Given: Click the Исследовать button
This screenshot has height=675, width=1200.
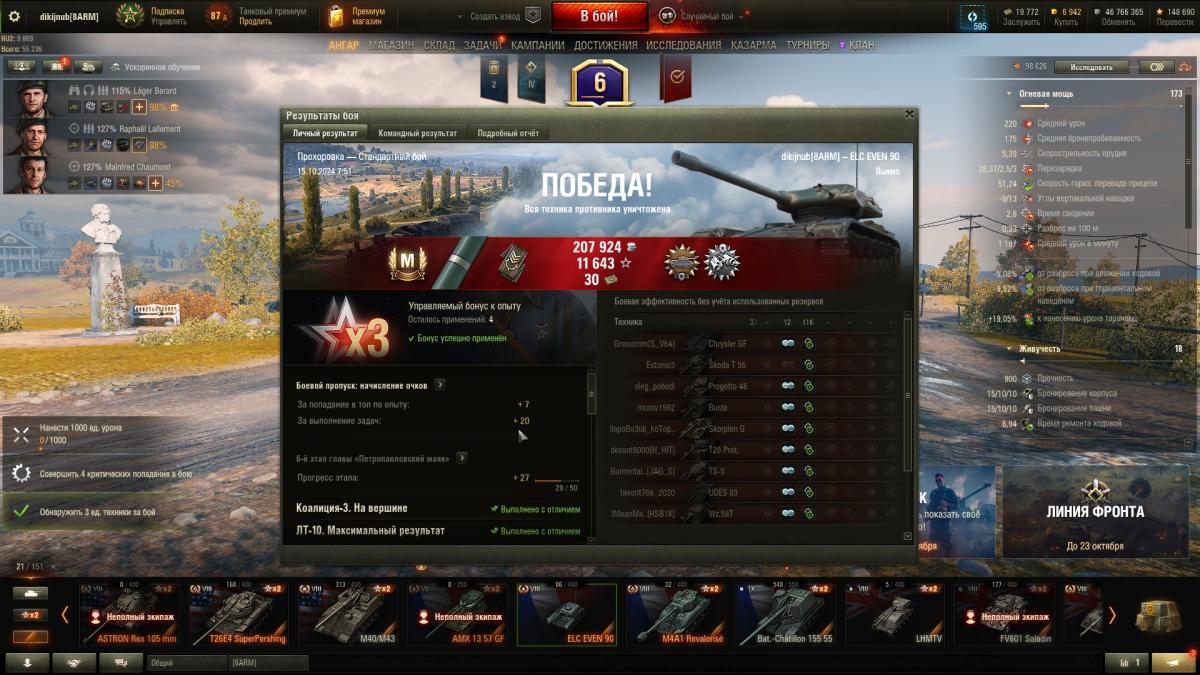Looking at the screenshot, I should point(1091,67).
